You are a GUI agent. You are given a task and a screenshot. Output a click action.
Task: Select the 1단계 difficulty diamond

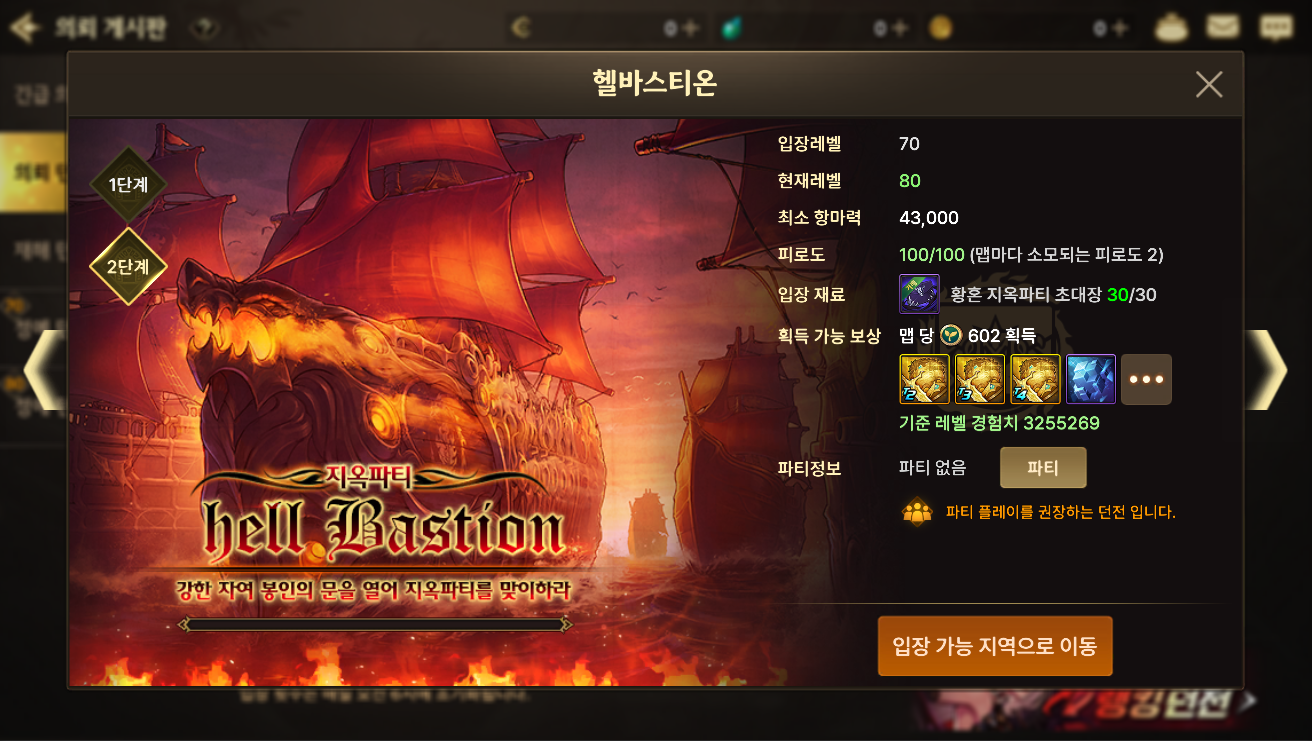point(127,185)
